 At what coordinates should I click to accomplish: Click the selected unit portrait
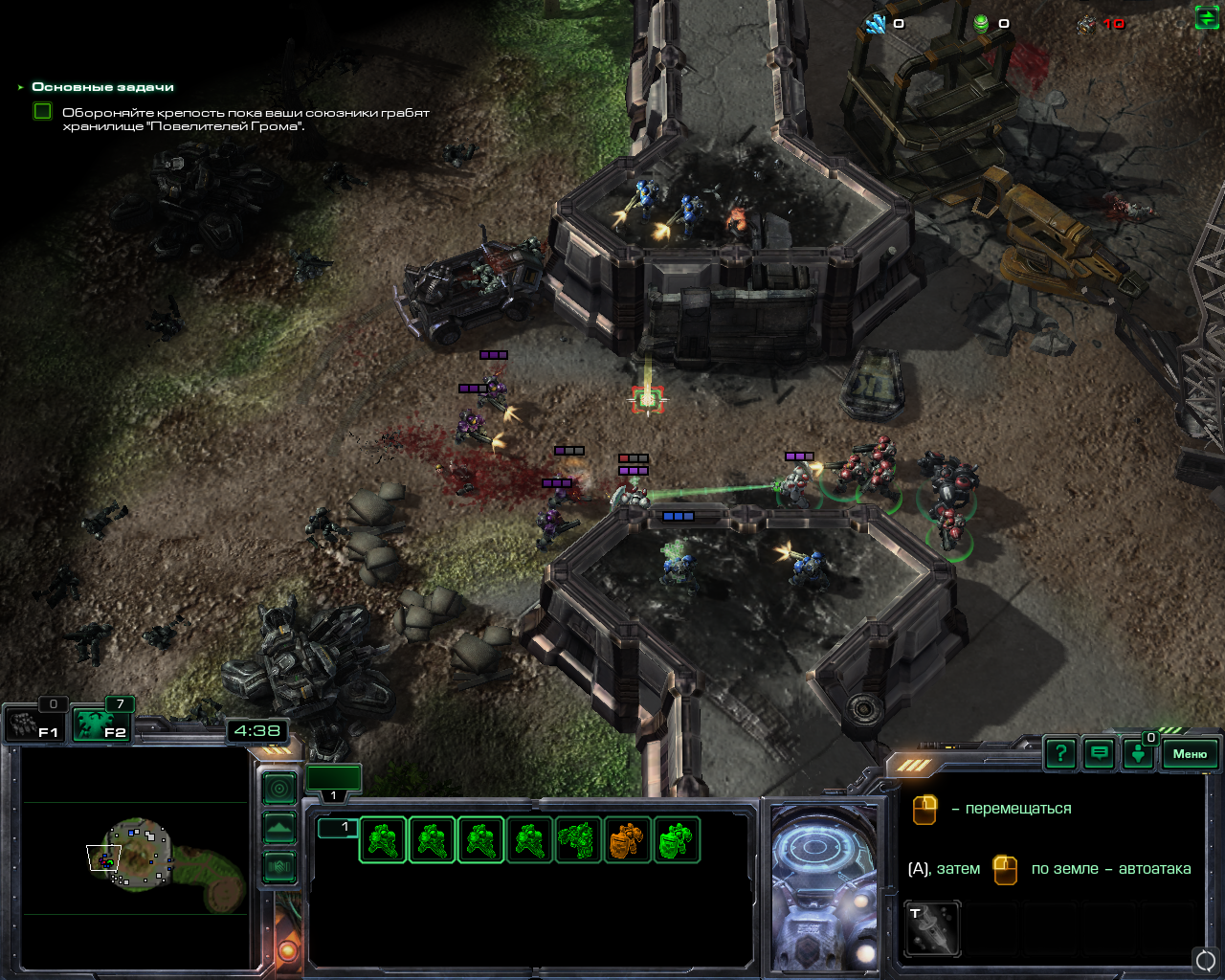tap(823, 885)
